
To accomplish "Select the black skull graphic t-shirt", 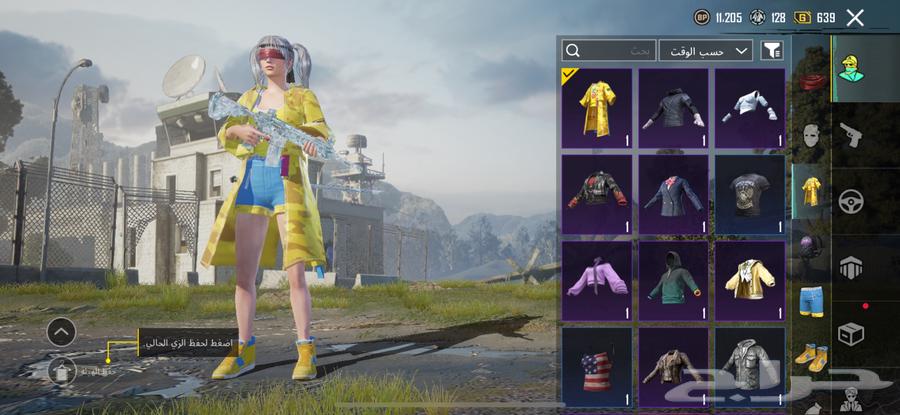I will [749, 194].
